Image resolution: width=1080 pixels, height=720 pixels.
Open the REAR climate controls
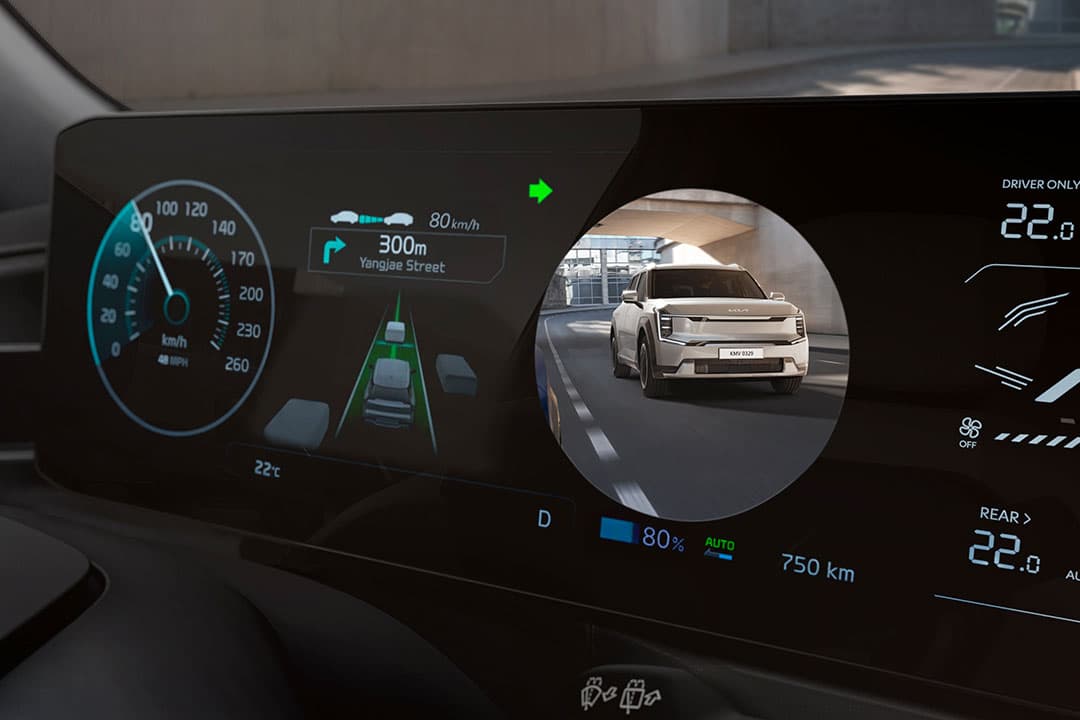click(x=1005, y=516)
